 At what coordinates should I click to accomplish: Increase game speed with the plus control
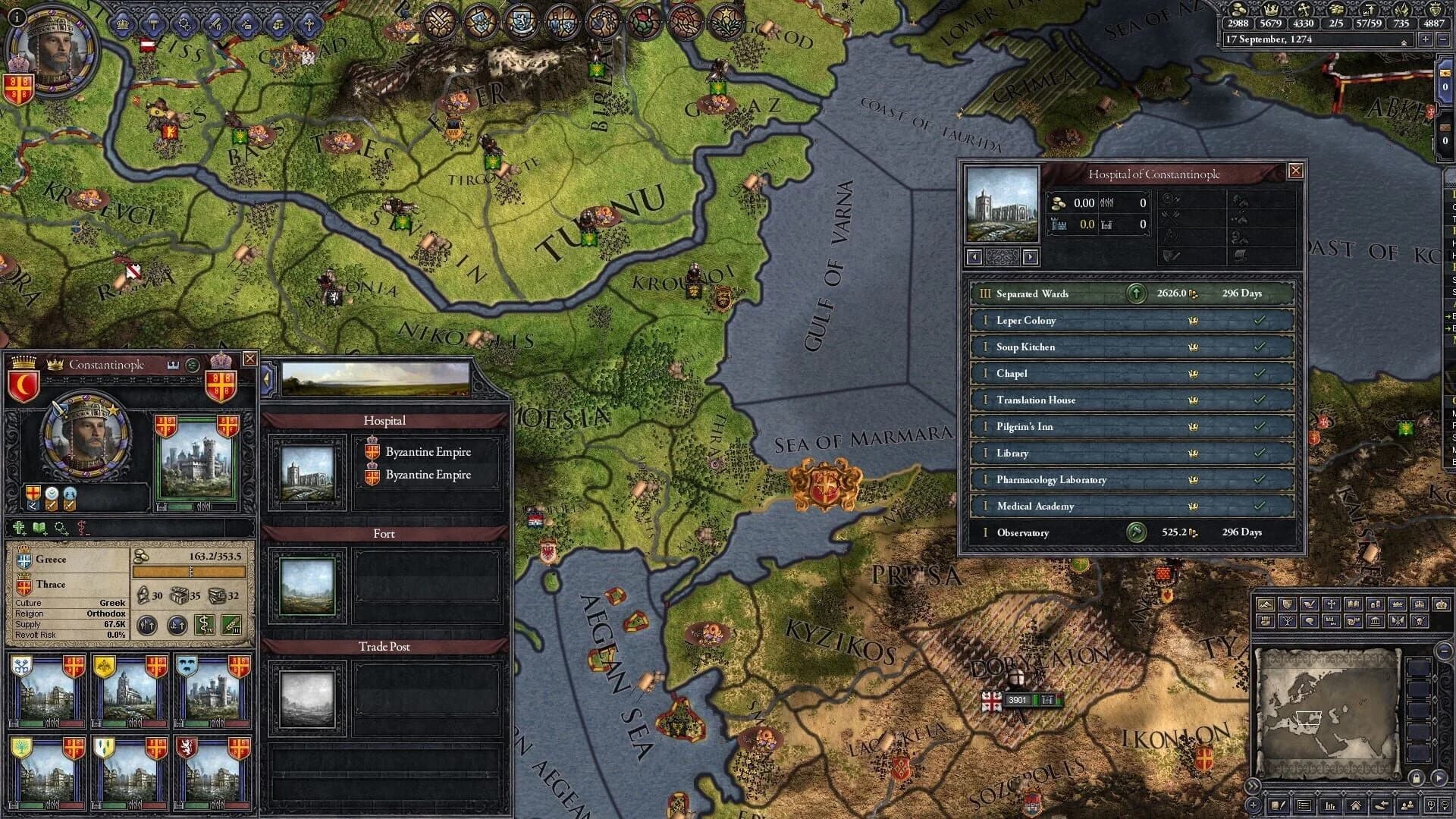1426,39
